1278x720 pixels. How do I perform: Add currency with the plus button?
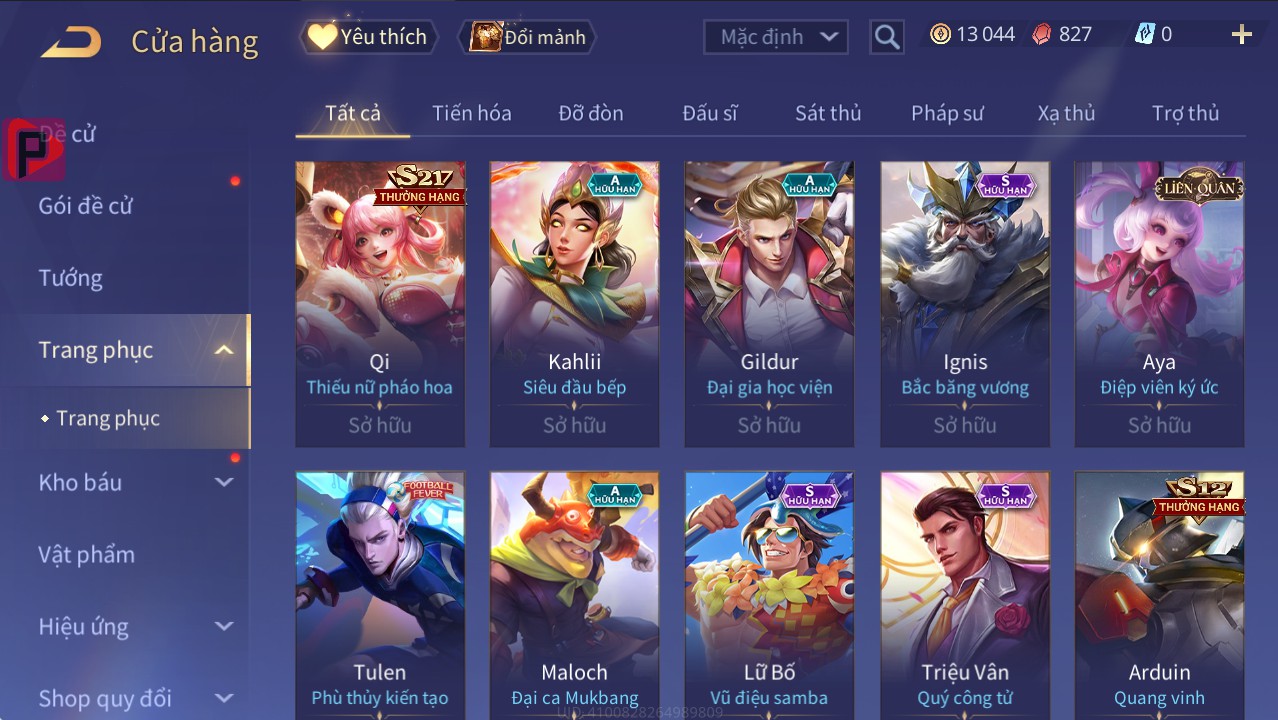tap(1241, 36)
